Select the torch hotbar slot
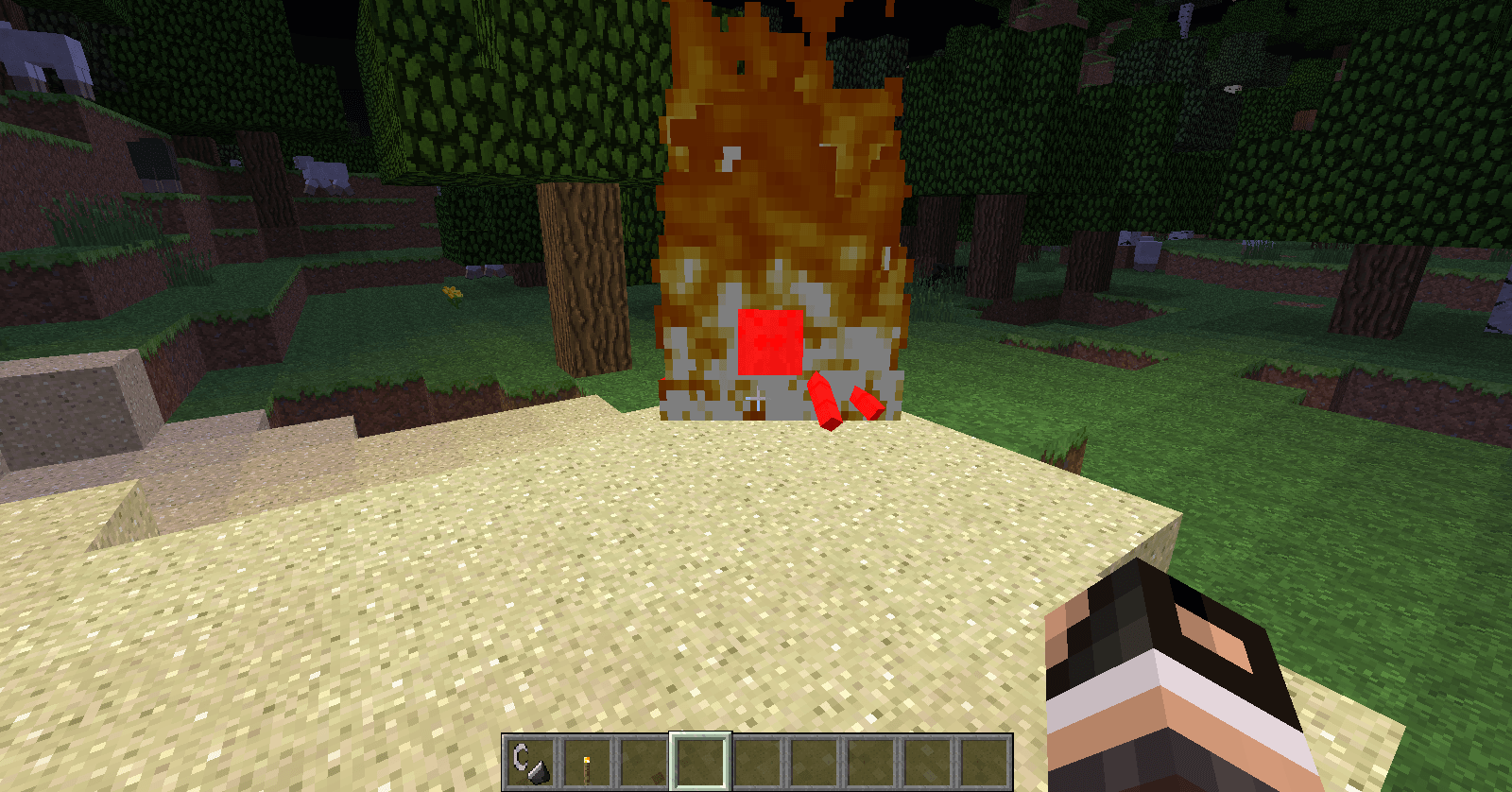This screenshot has width=1512, height=792. [x=587, y=762]
